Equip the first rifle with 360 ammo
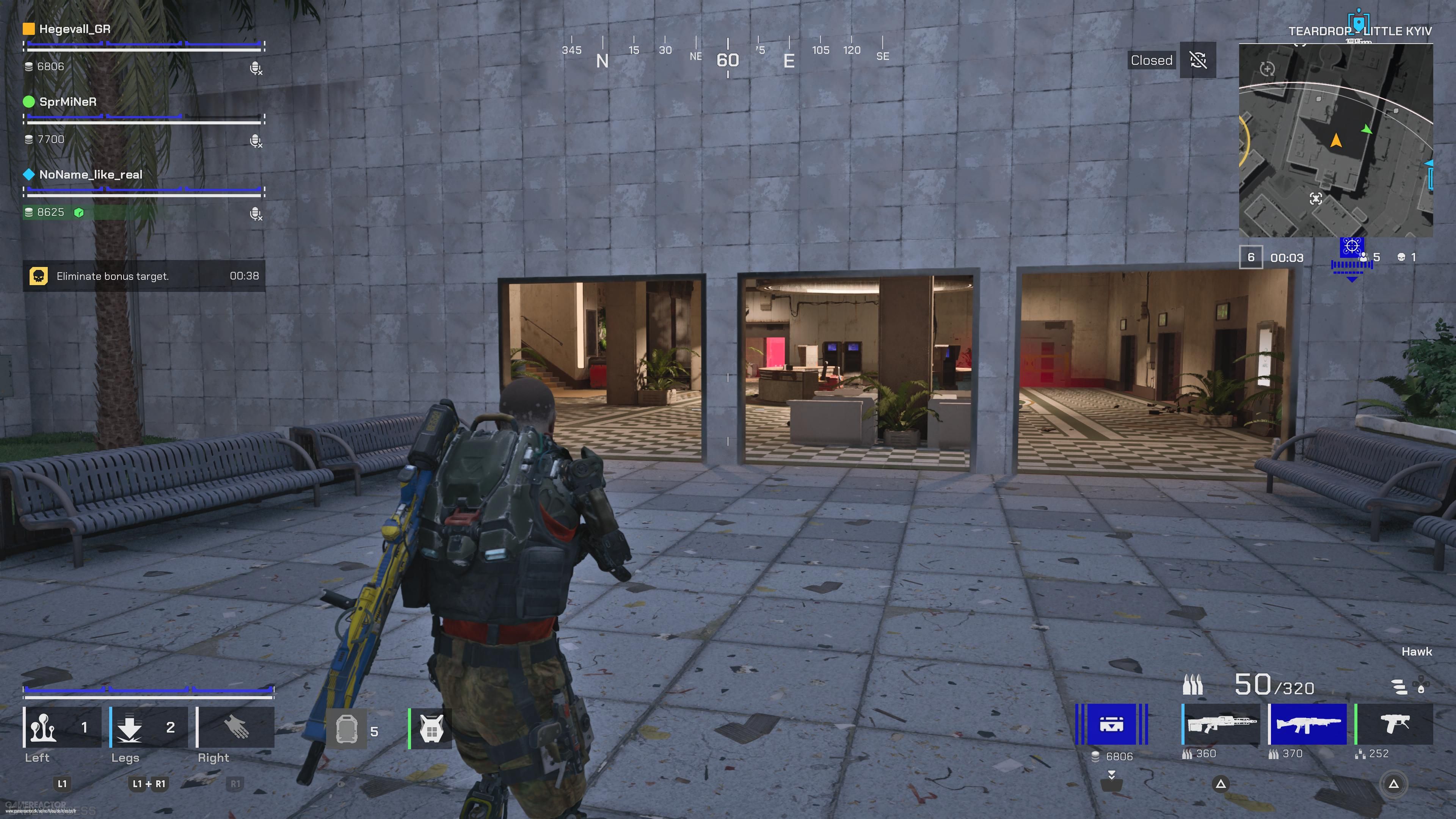 tap(1221, 724)
